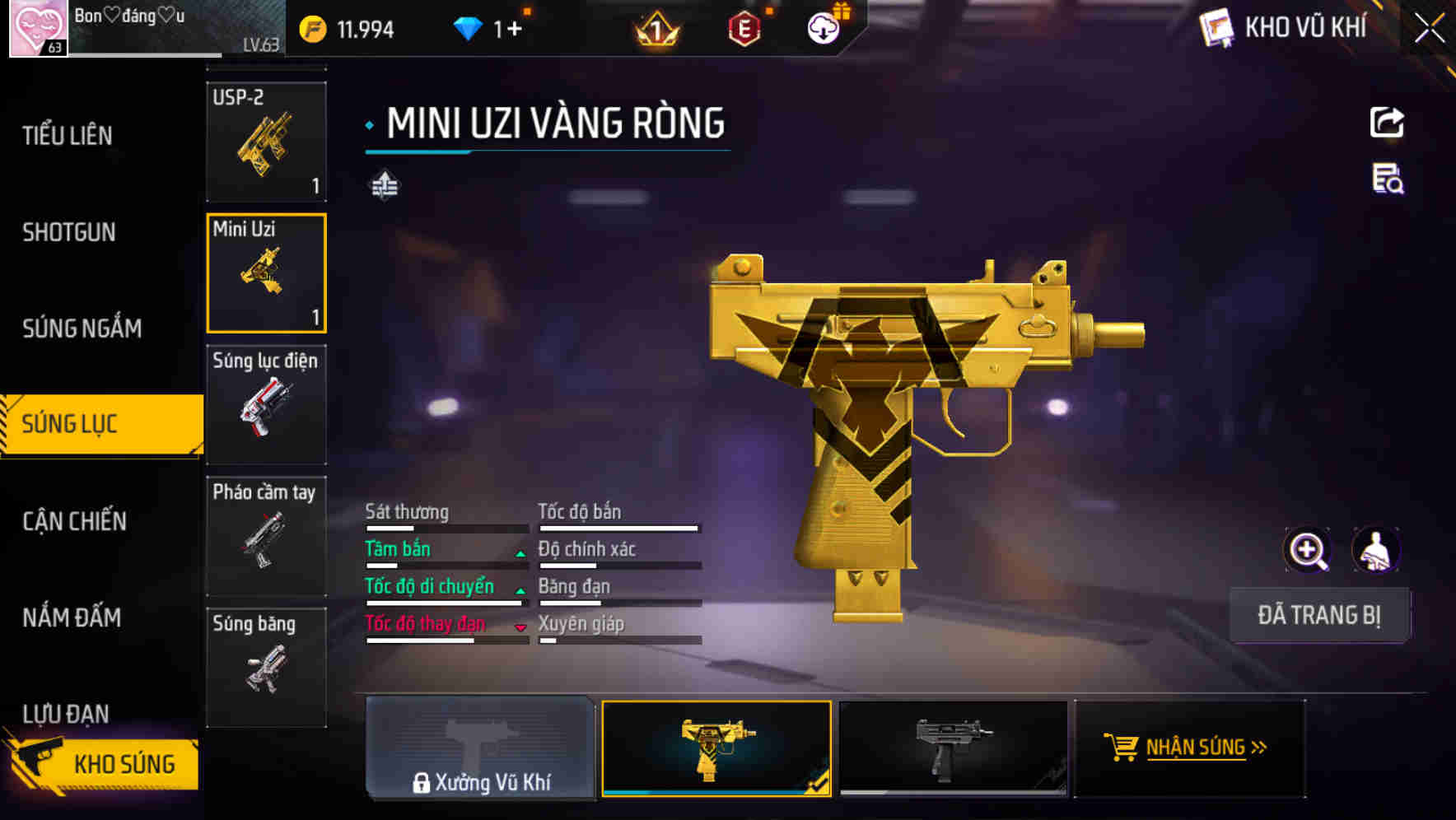Screen dimensions: 1456x820
Task: Open the SHOTGUN weapon category
Action: 69,232
